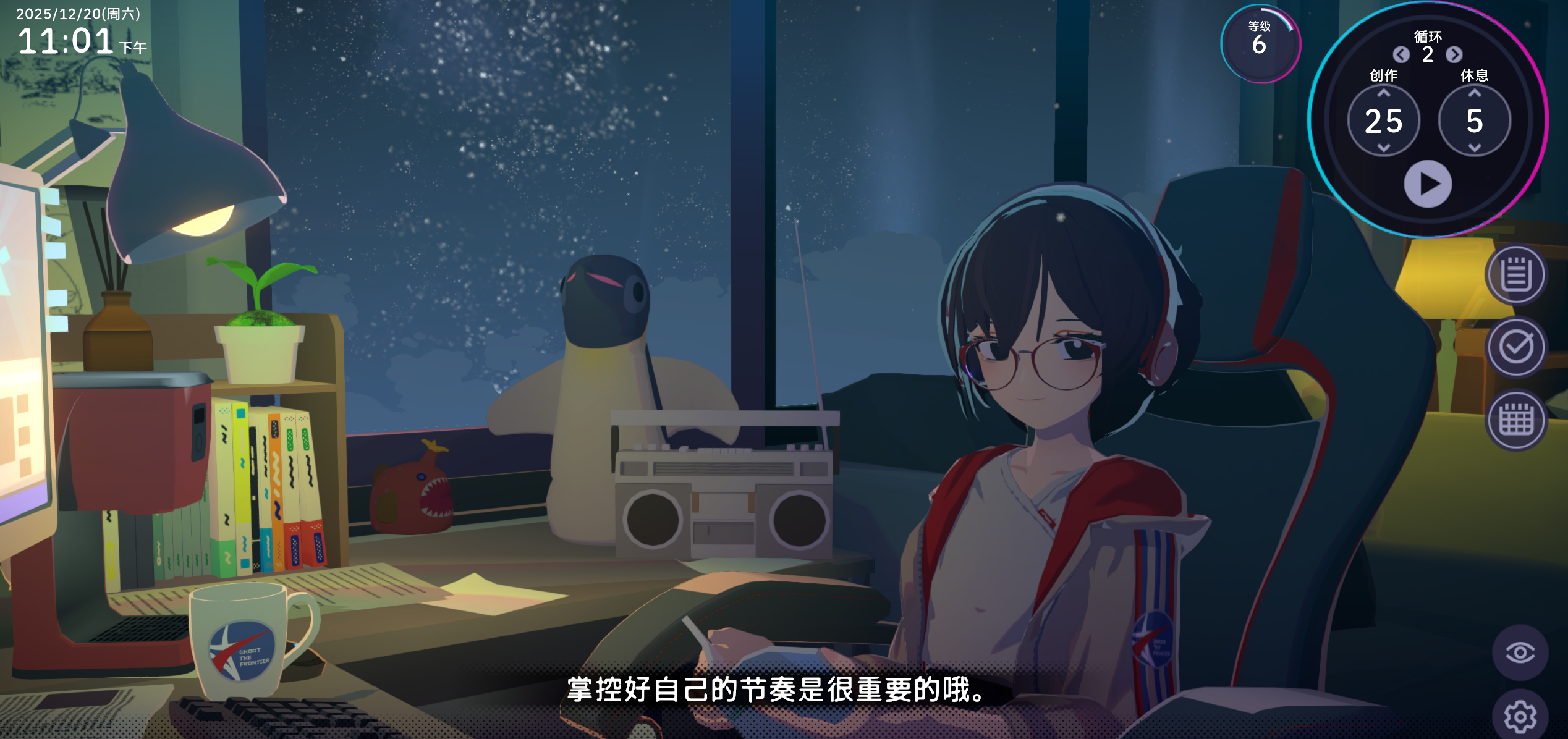Open the notepad memo icon
This screenshot has height=739, width=1568.
click(x=1516, y=275)
